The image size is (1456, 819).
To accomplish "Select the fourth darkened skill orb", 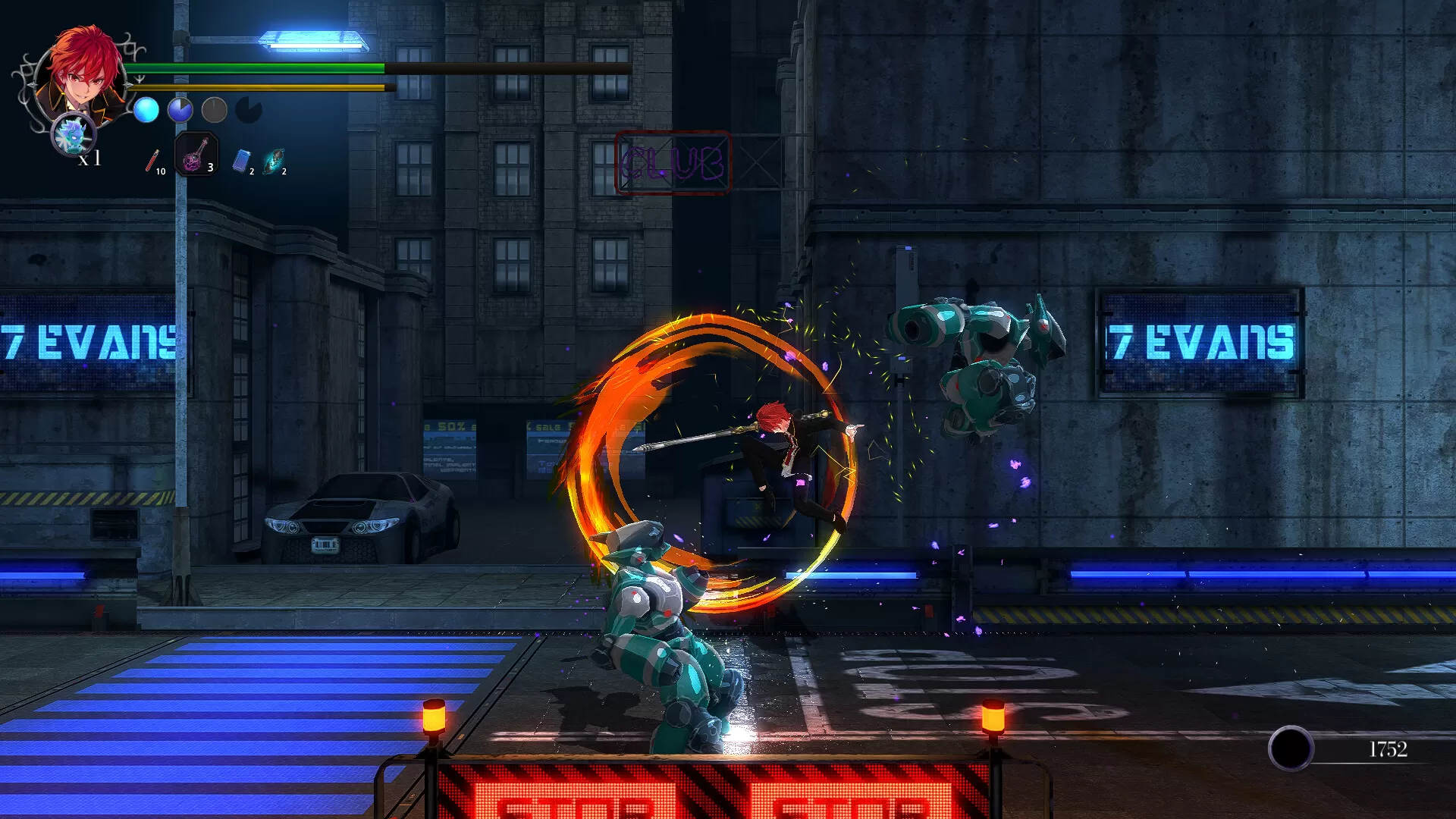I will point(248,109).
